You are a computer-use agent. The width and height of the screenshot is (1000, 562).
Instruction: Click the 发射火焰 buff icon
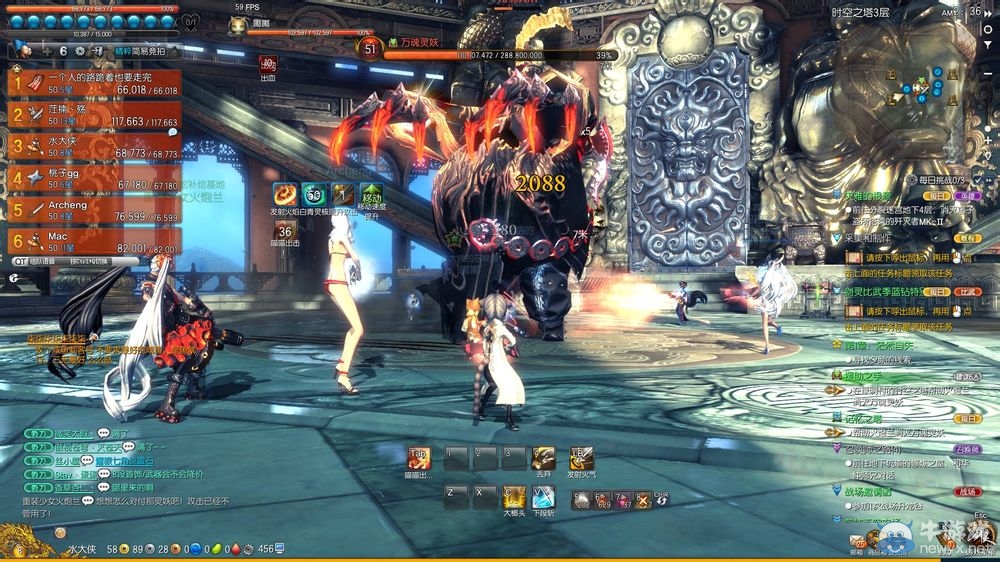coord(287,195)
